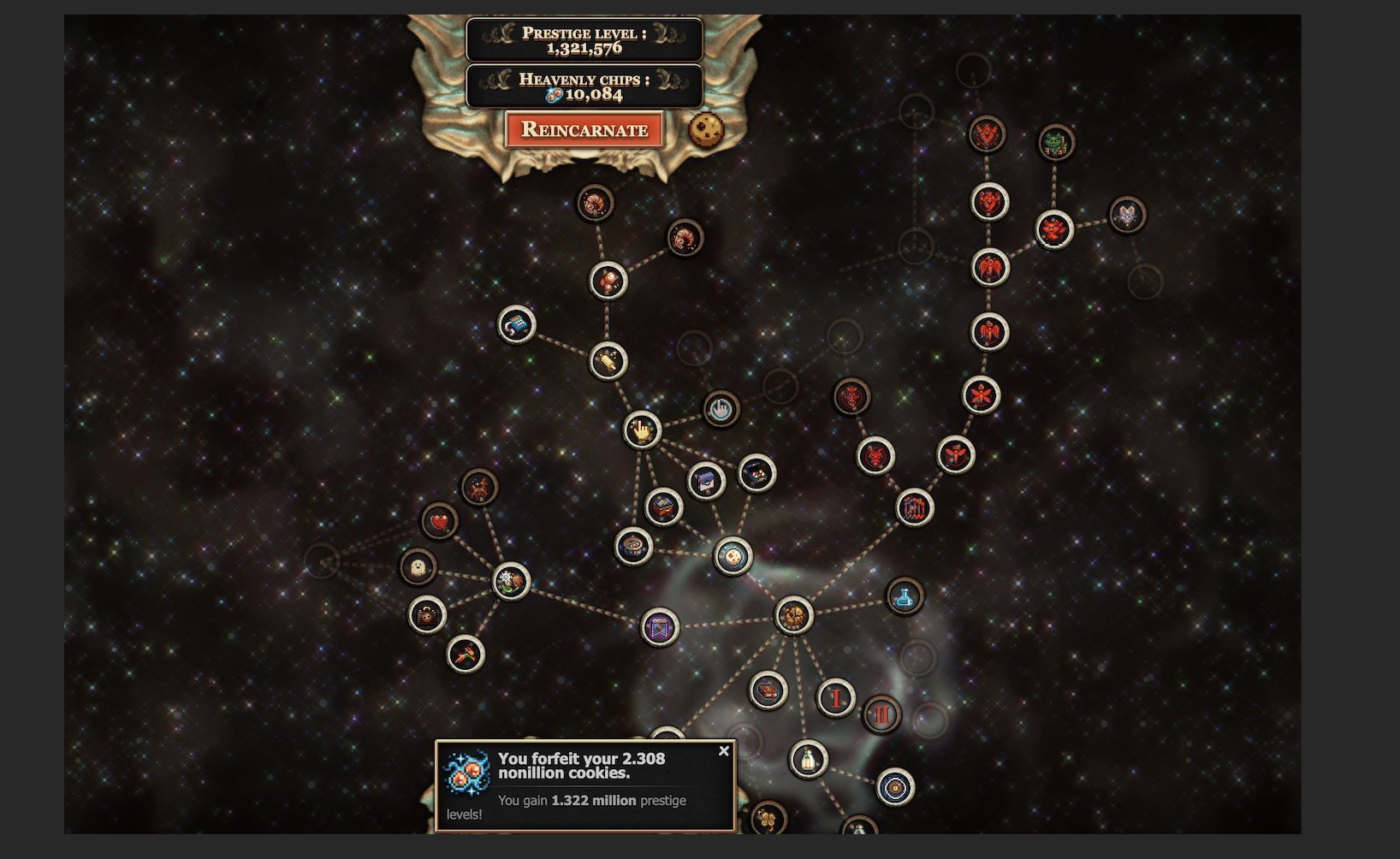
Task: Select the central brown cookie upgrade node
Action: point(793,615)
